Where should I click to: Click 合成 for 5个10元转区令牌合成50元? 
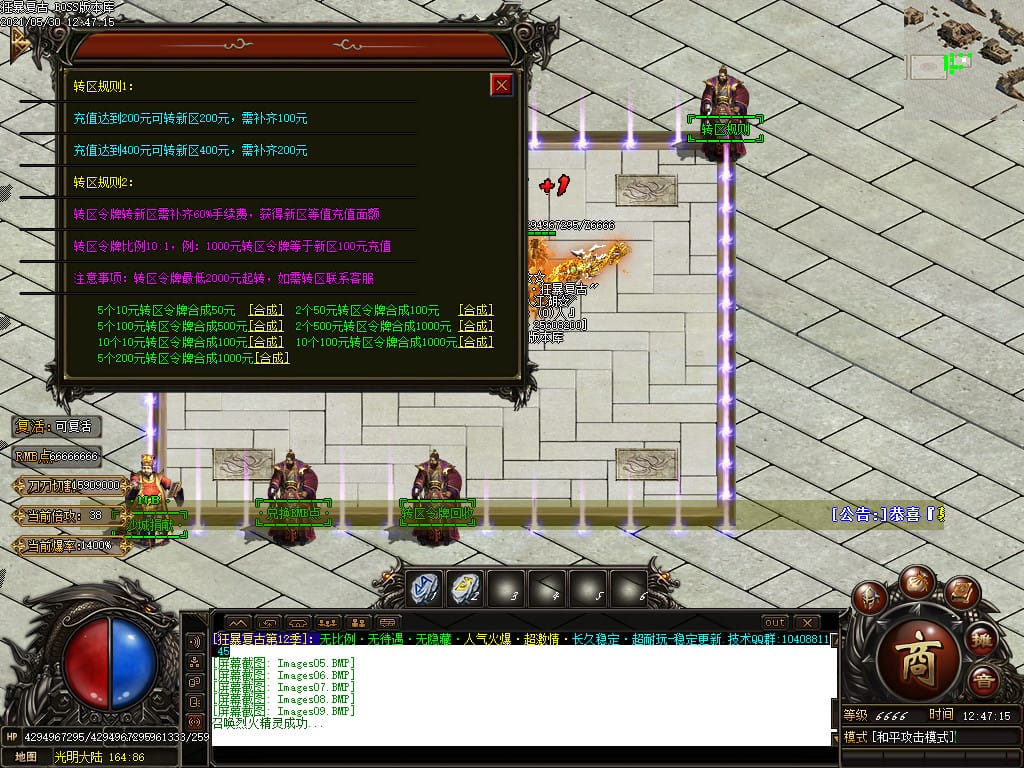point(266,310)
